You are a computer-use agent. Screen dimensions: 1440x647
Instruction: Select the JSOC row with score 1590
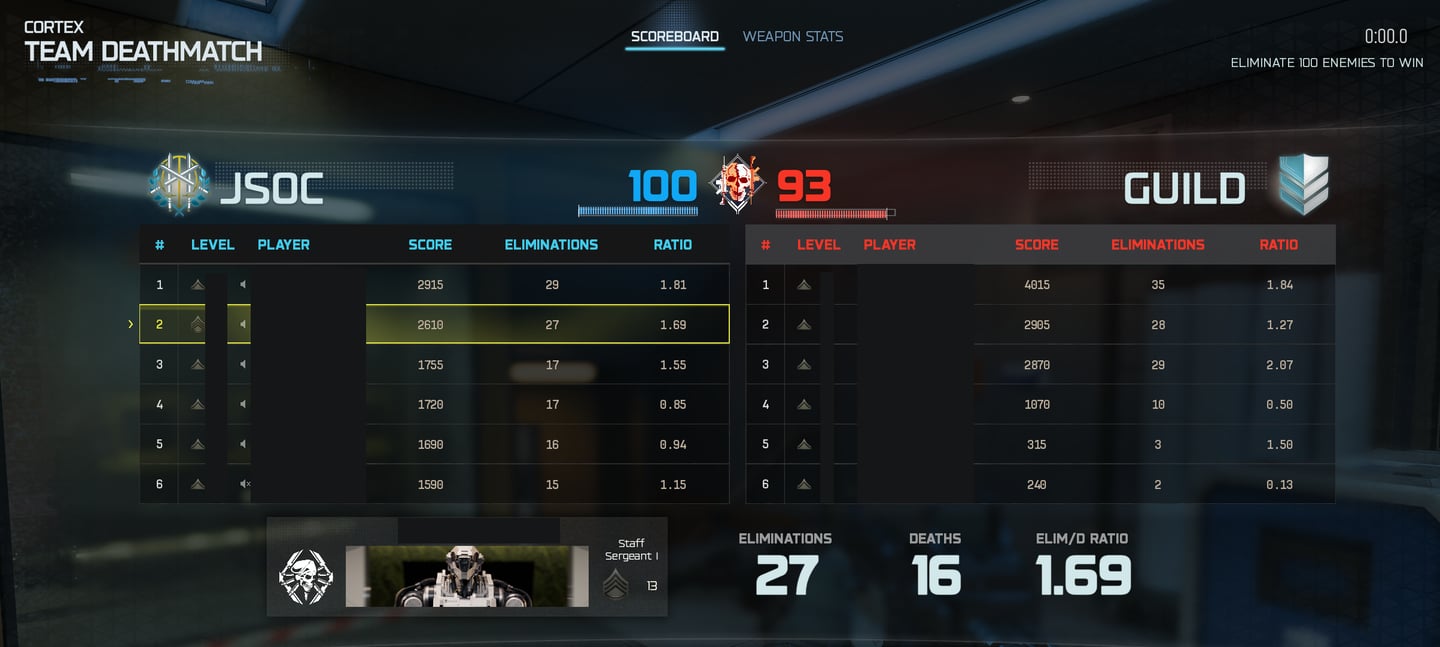[x=434, y=485]
